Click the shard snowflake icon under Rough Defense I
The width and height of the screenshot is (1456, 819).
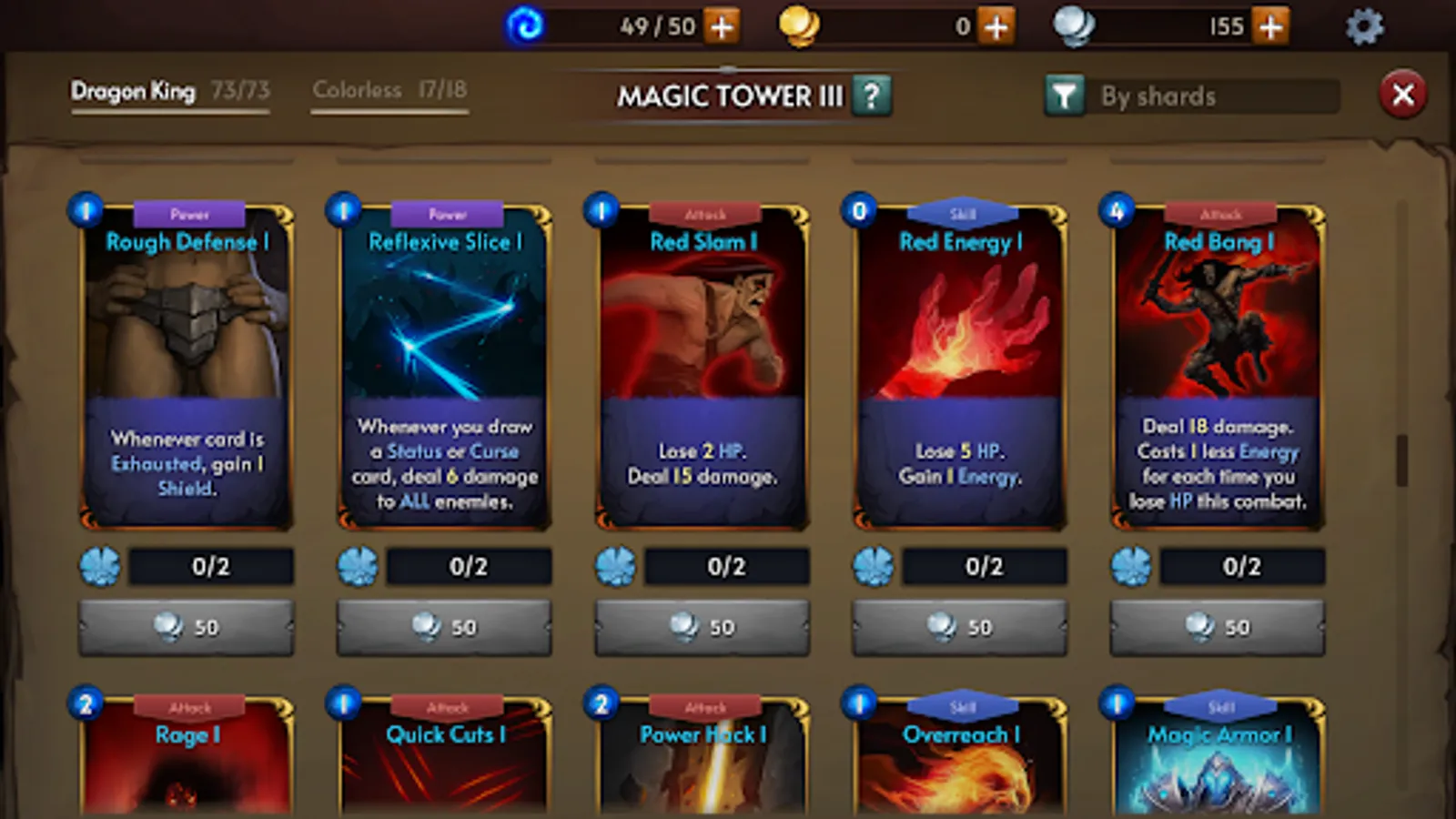[x=100, y=566]
